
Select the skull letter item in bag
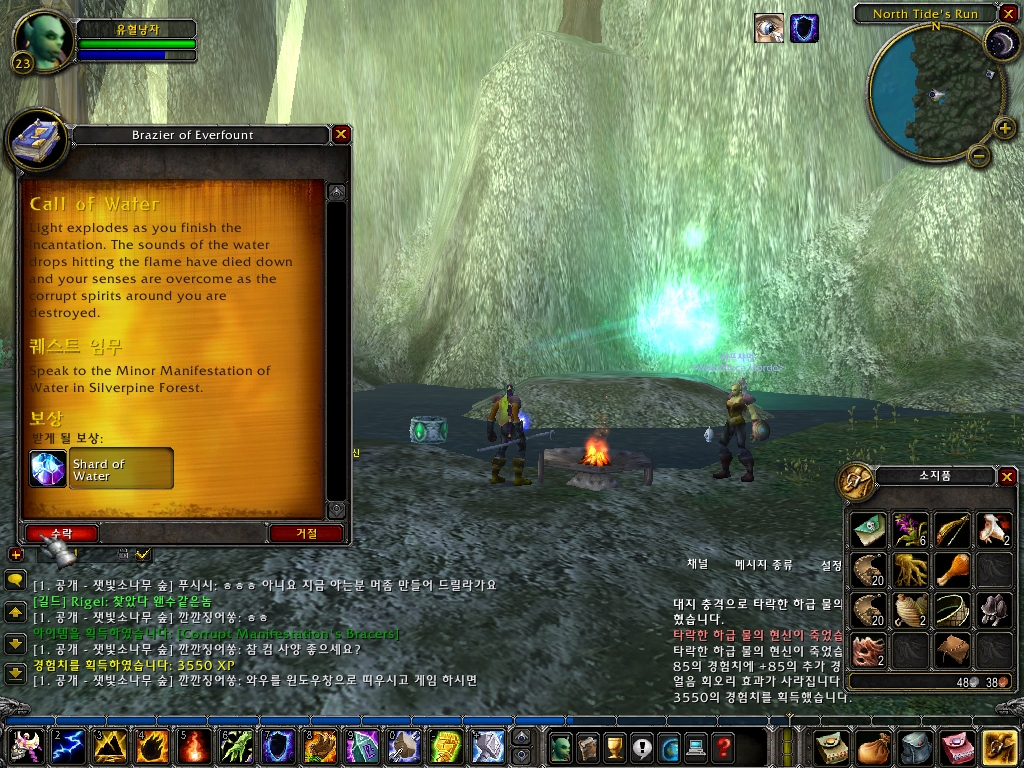pyautogui.click(x=869, y=530)
